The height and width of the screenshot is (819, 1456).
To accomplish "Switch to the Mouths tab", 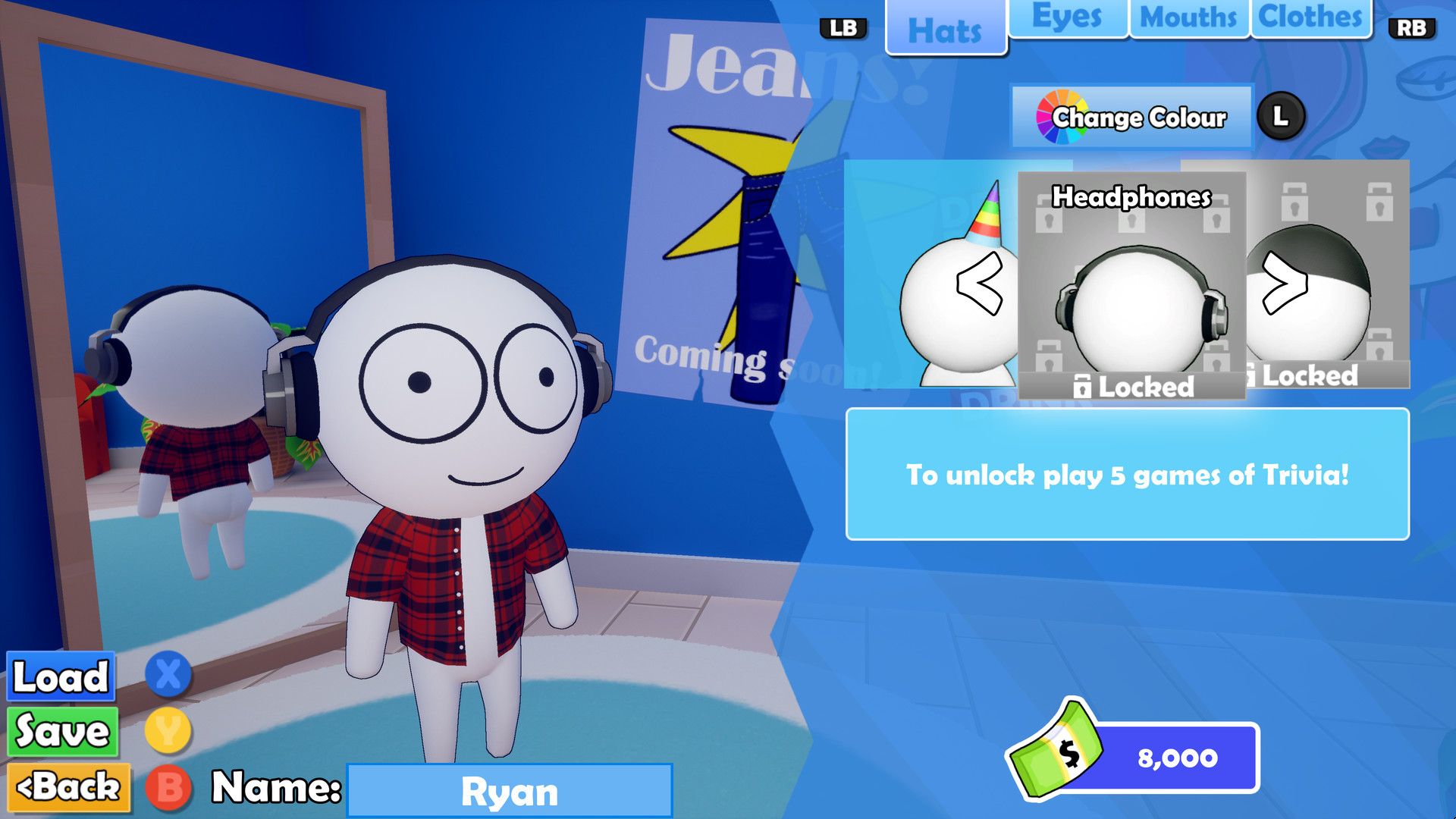I will [x=1189, y=15].
